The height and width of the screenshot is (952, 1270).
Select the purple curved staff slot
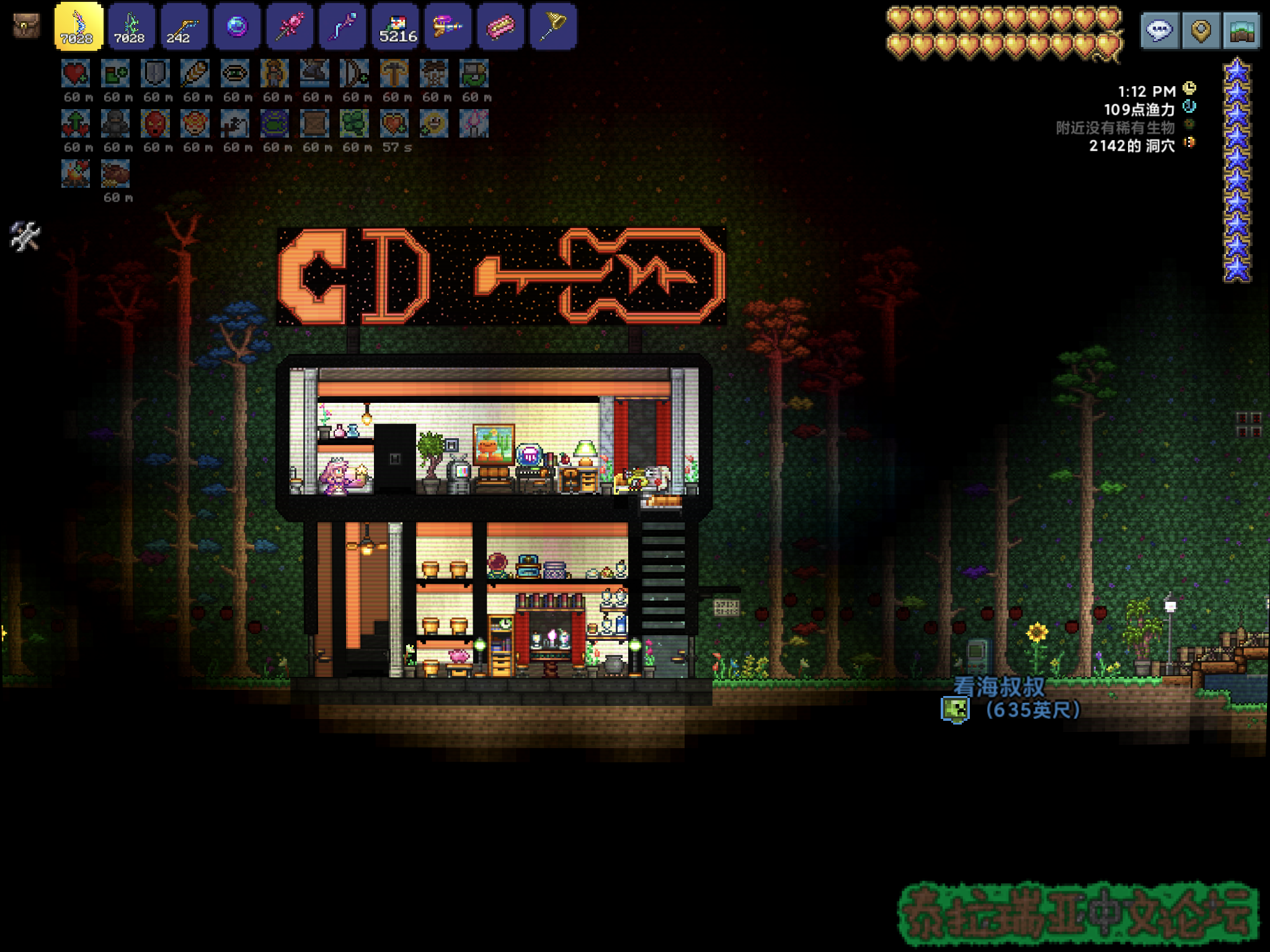point(342,26)
